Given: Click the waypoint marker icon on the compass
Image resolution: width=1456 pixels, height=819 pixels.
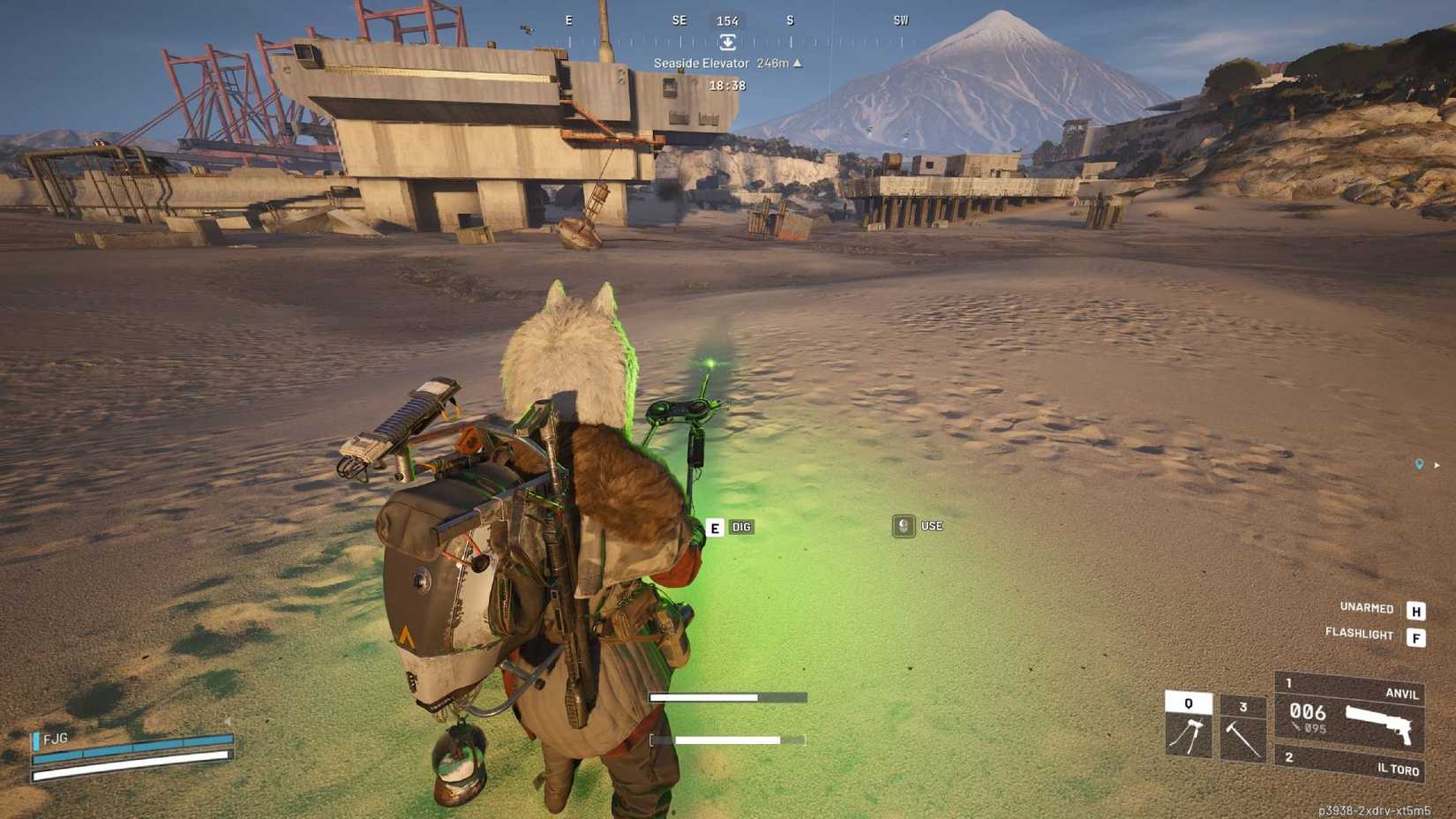Looking at the screenshot, I should point(728,41).
